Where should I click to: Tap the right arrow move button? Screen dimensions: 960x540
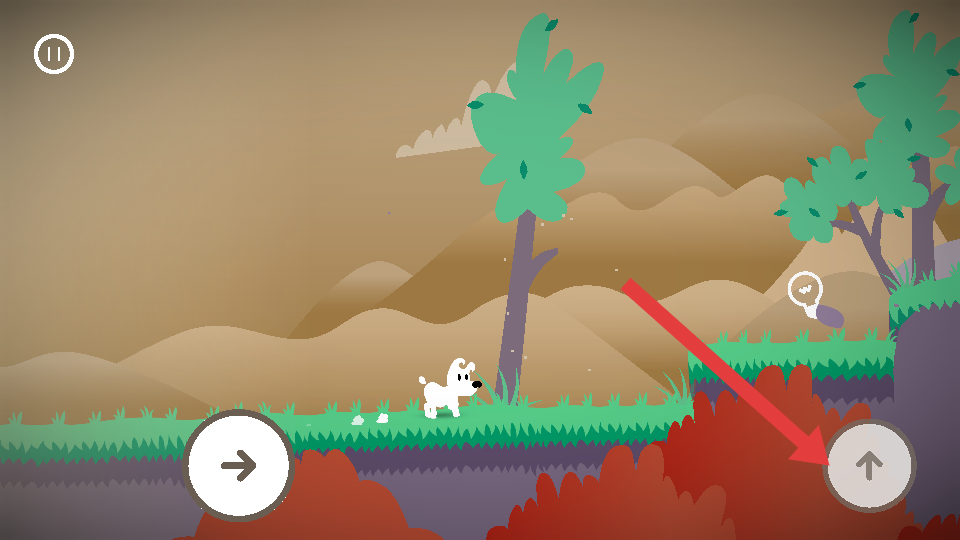click(x=238, y=465)
